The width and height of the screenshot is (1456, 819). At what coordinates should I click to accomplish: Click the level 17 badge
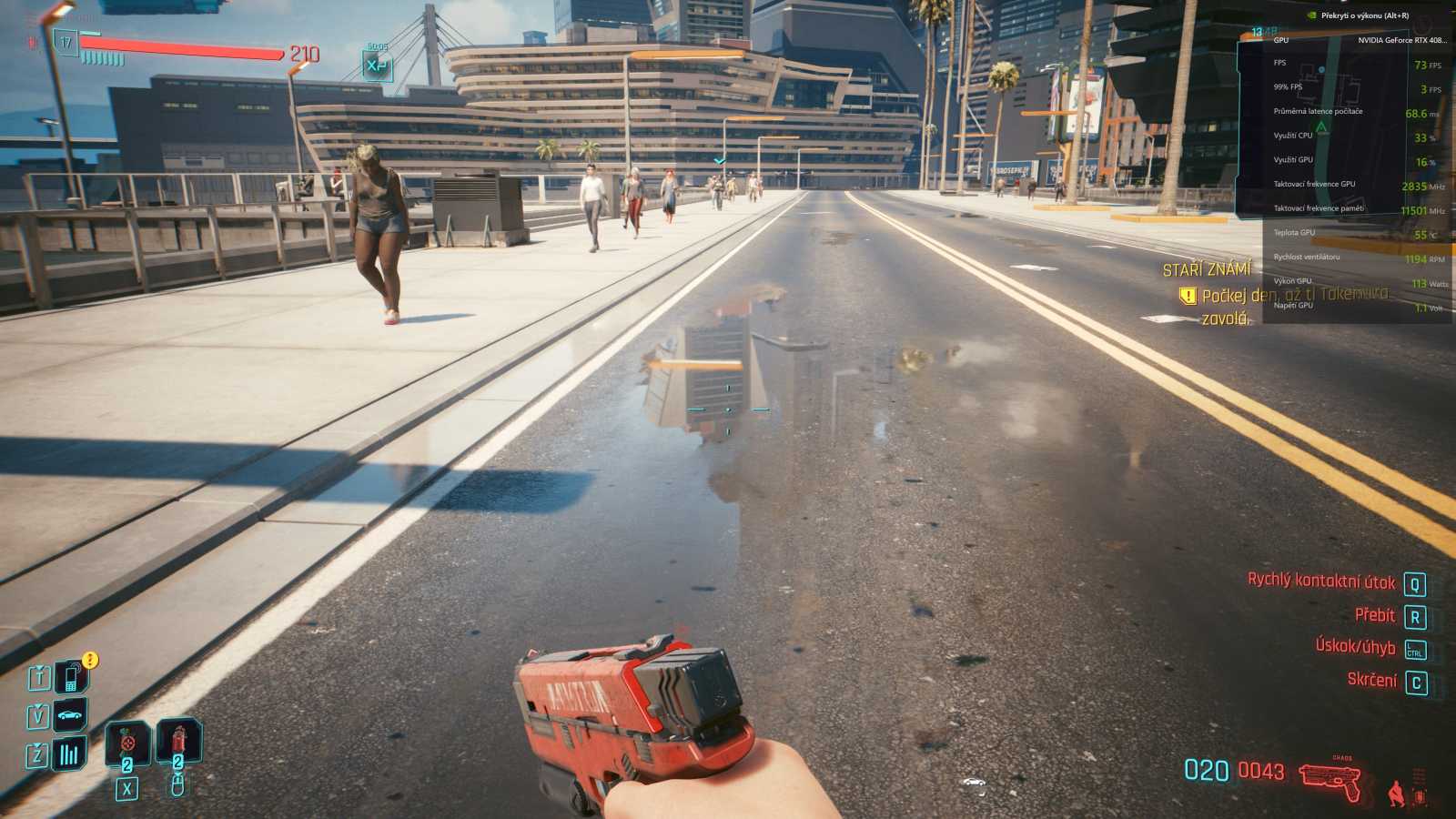coord(66,42)
